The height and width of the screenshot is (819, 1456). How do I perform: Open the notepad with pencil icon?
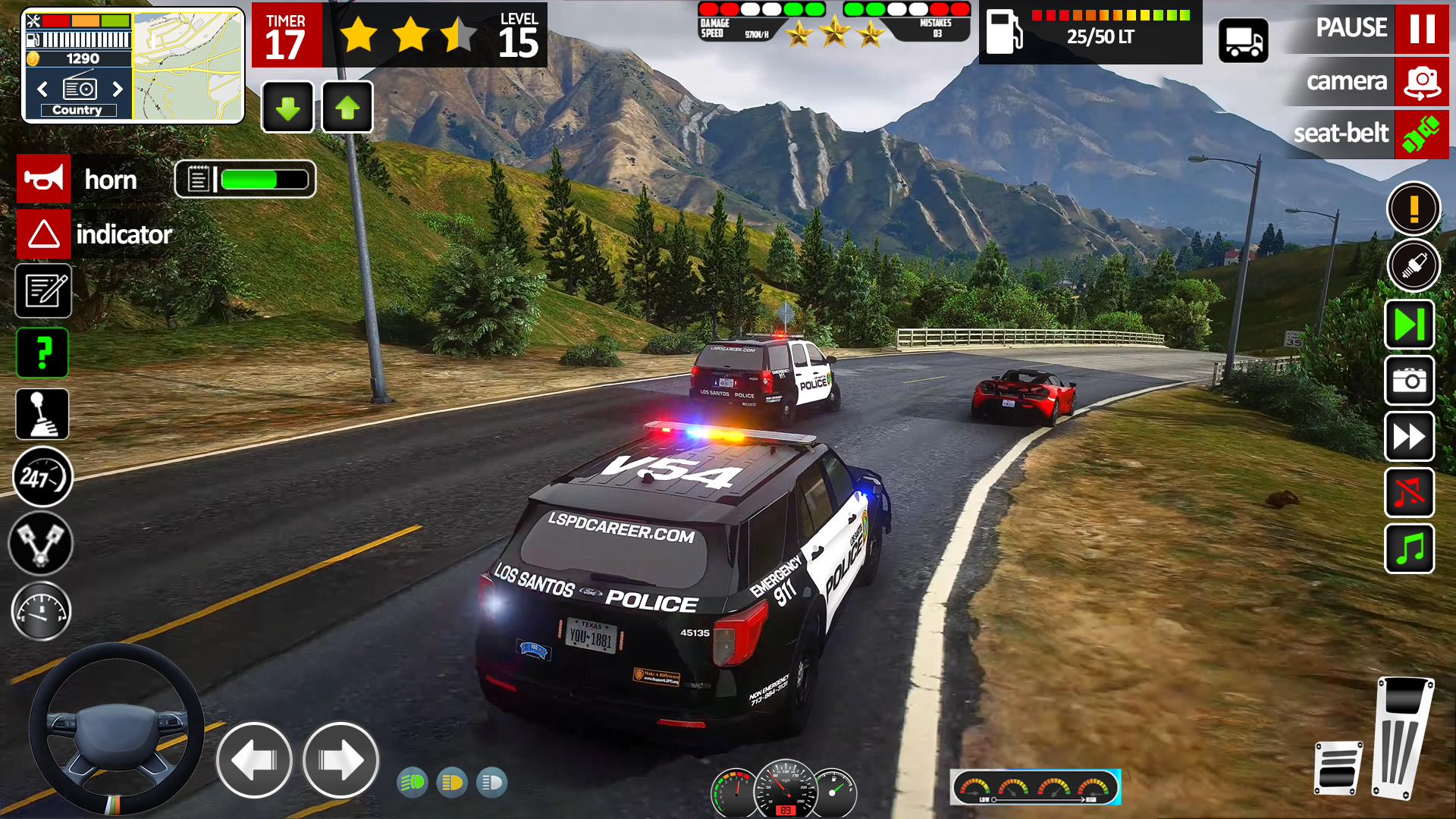[43, 290]
